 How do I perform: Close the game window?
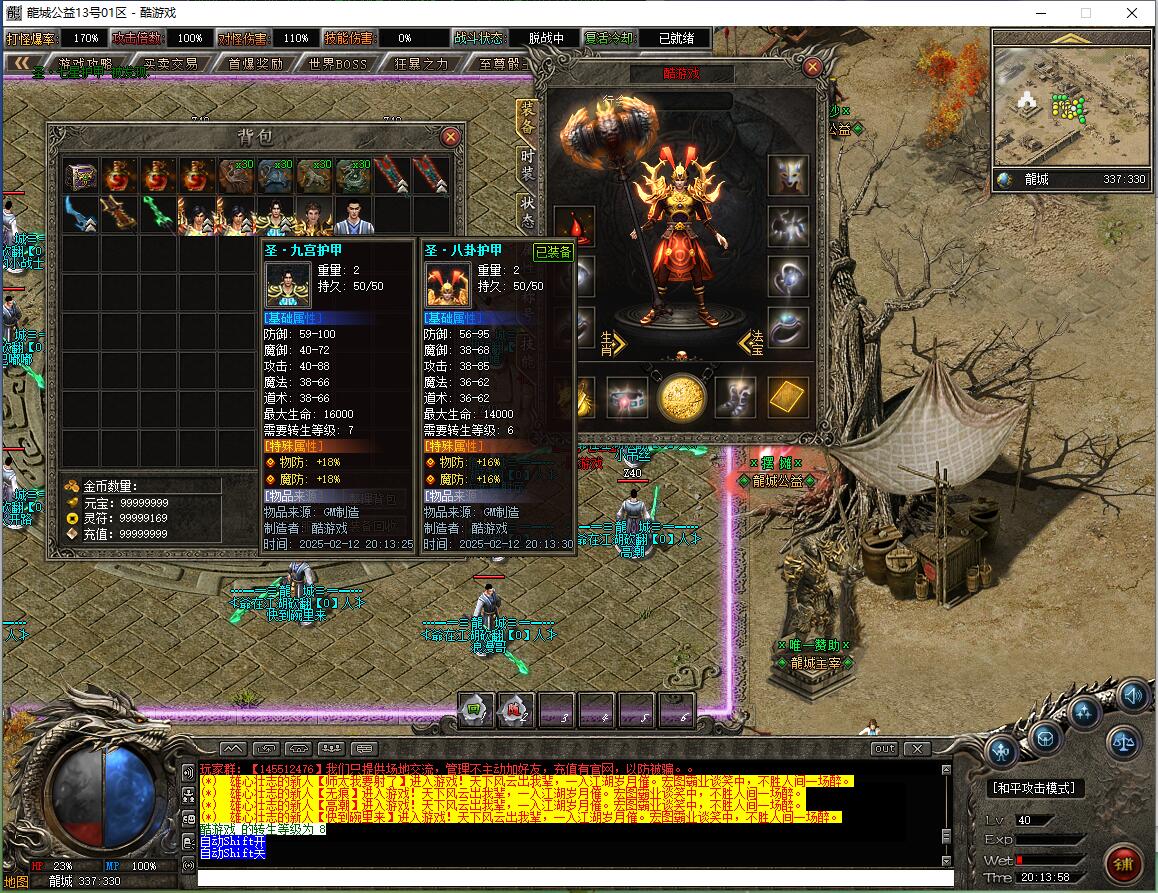tap(1131, 13)
